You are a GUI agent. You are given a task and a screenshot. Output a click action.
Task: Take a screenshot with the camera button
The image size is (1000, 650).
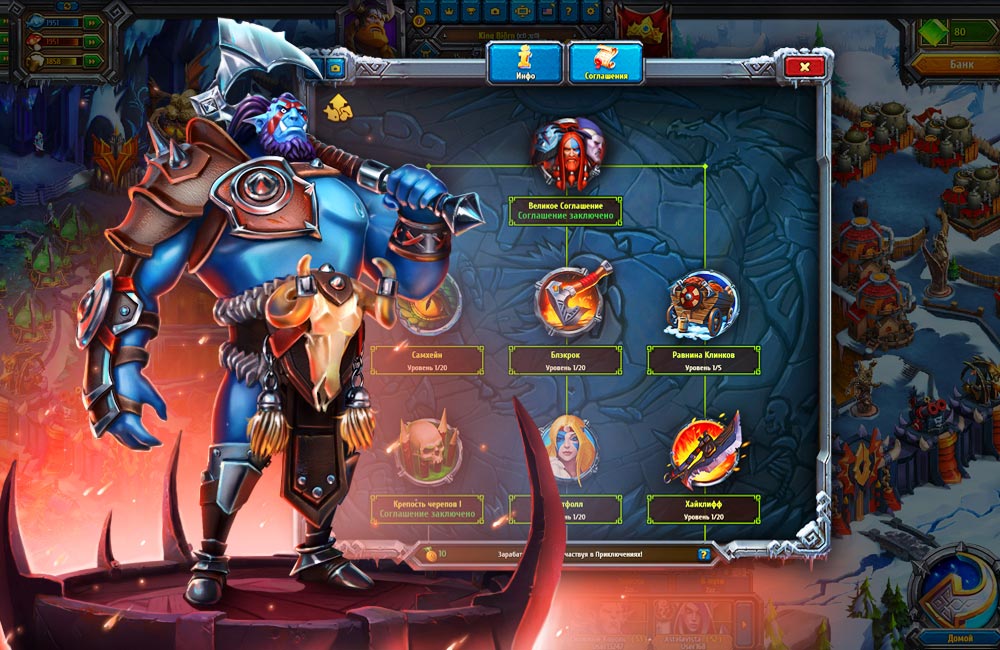(x=334, y=68)
